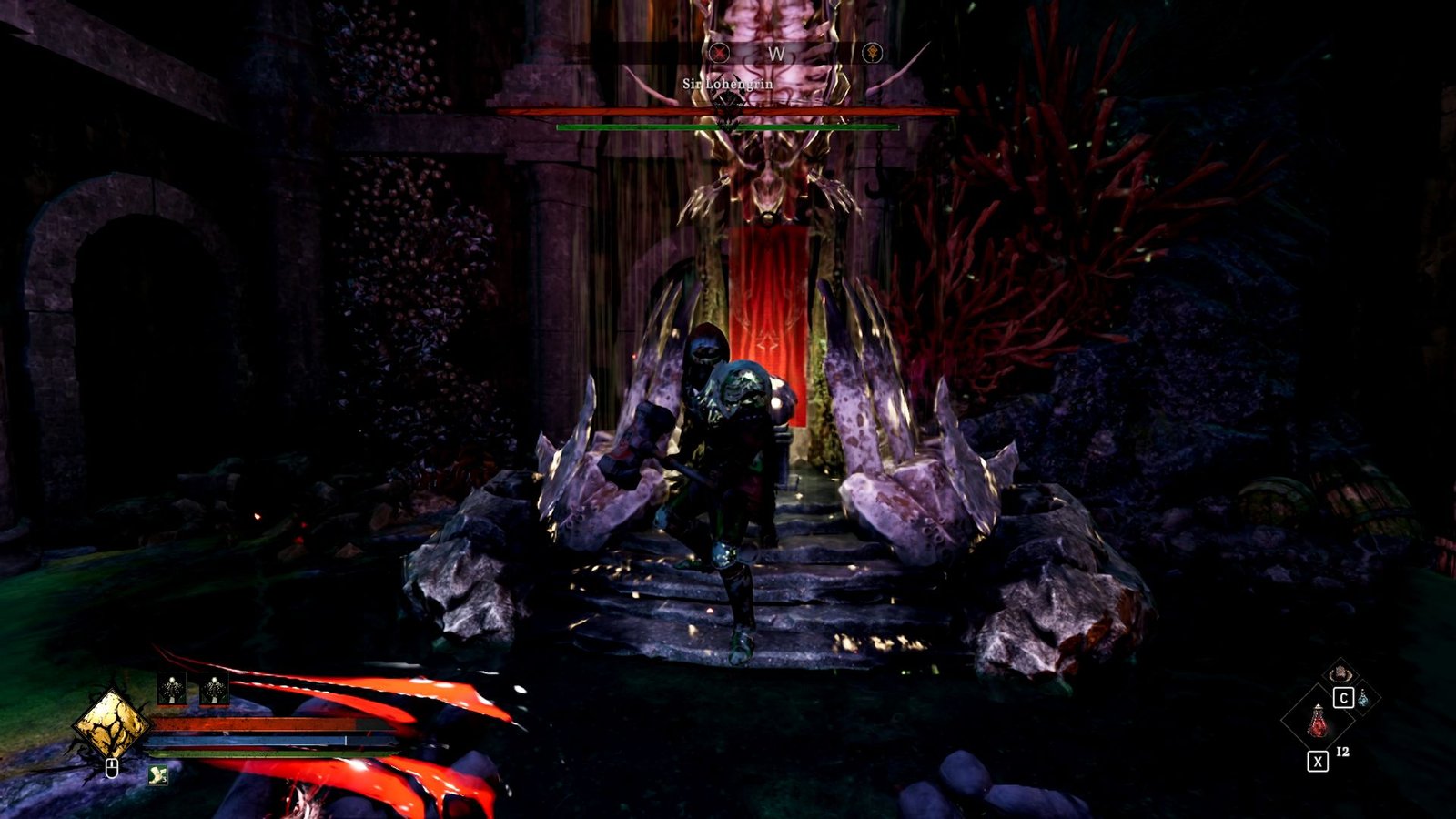Click the red crossed-swords icon in the top bar

pyautogui.click(x=722, y=52)
